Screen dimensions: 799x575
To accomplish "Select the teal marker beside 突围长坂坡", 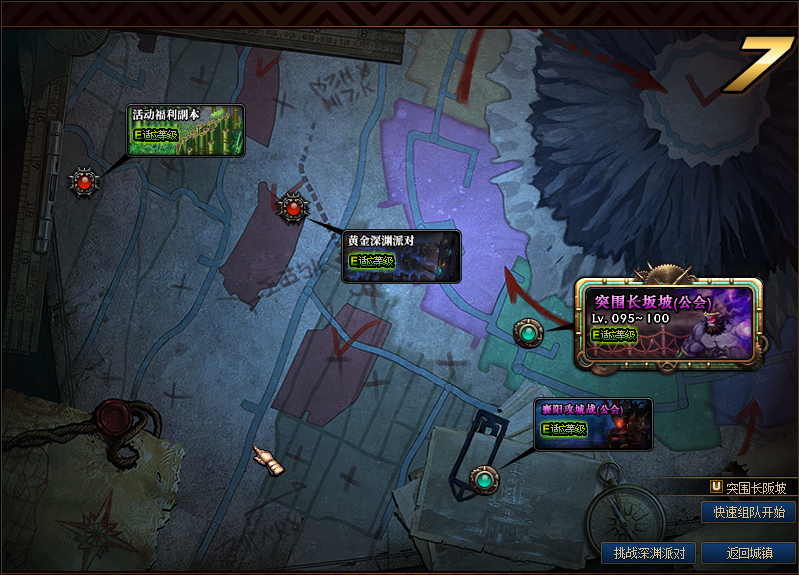I will click(528, 332).
